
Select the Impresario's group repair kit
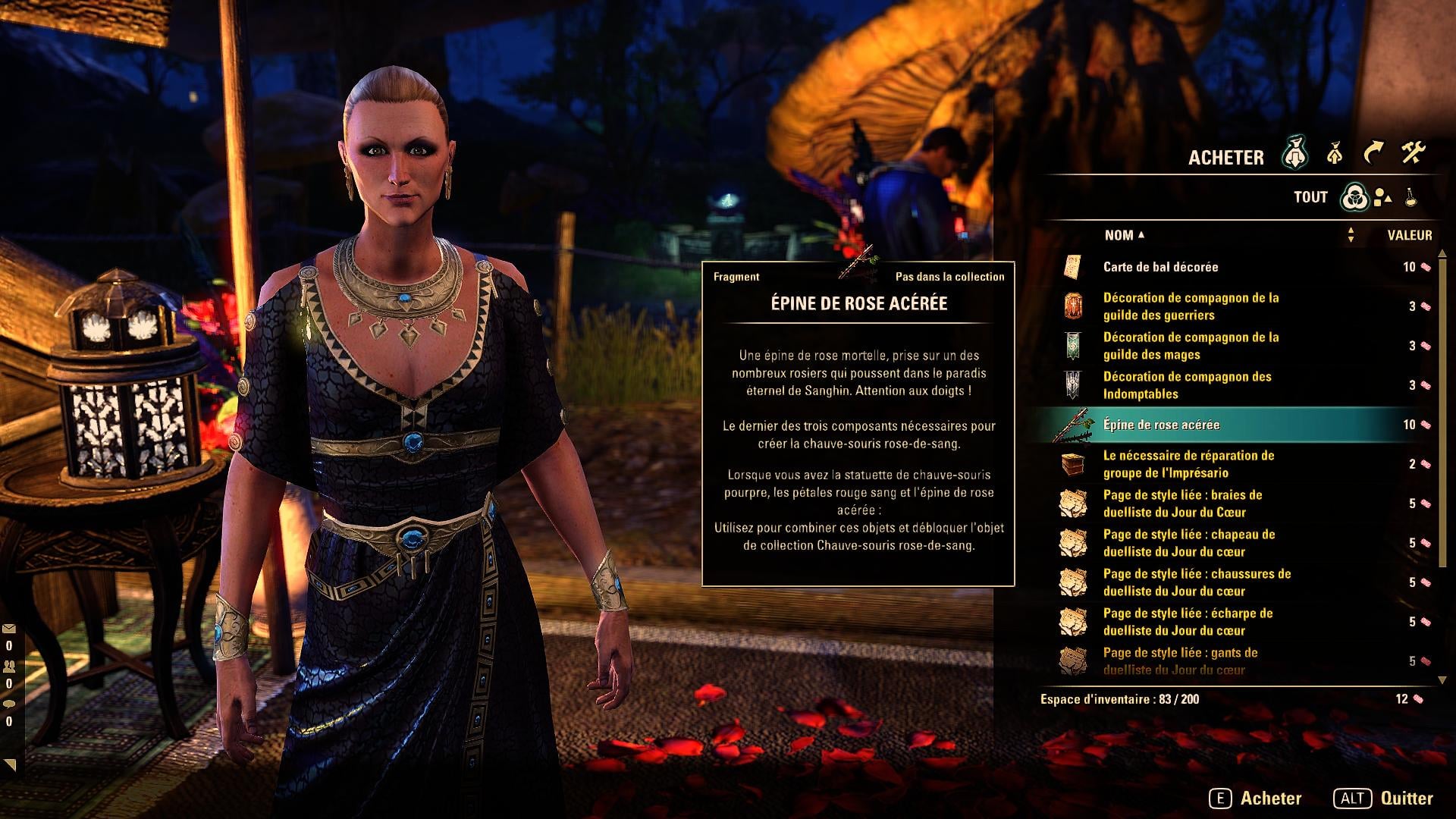point(1188,464)
